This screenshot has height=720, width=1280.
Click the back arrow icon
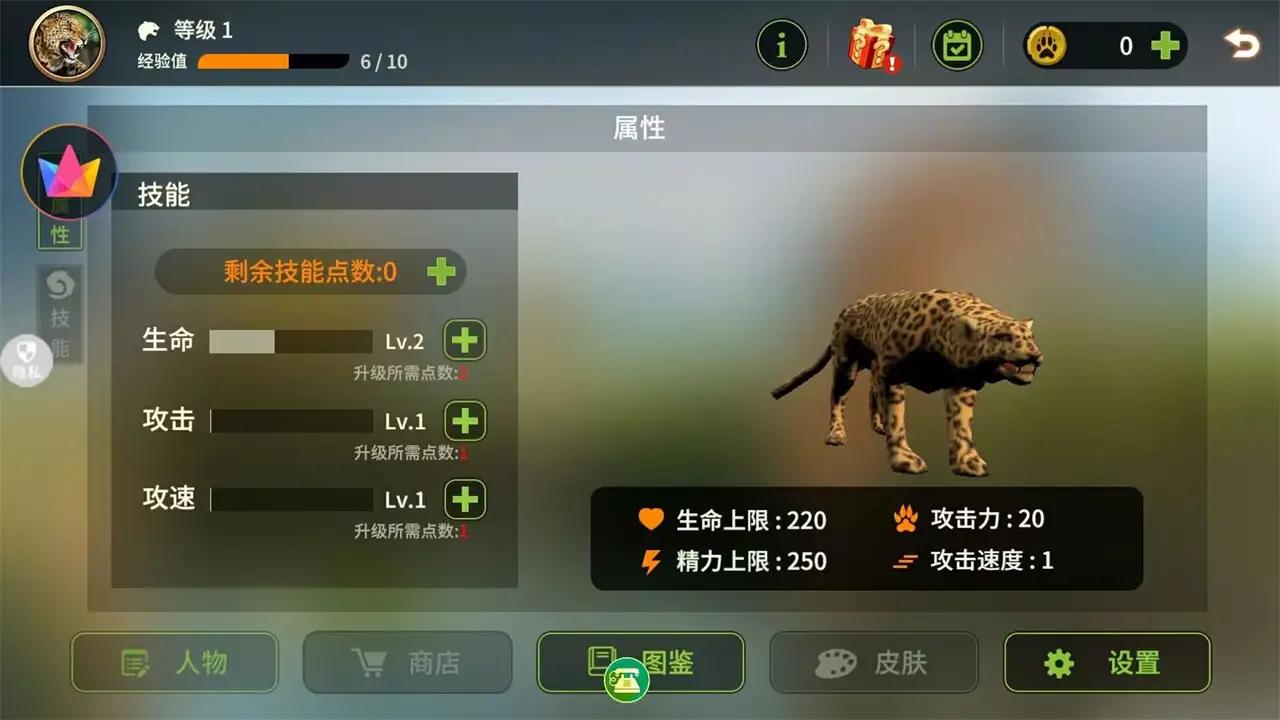click(x=1241, y=44)
